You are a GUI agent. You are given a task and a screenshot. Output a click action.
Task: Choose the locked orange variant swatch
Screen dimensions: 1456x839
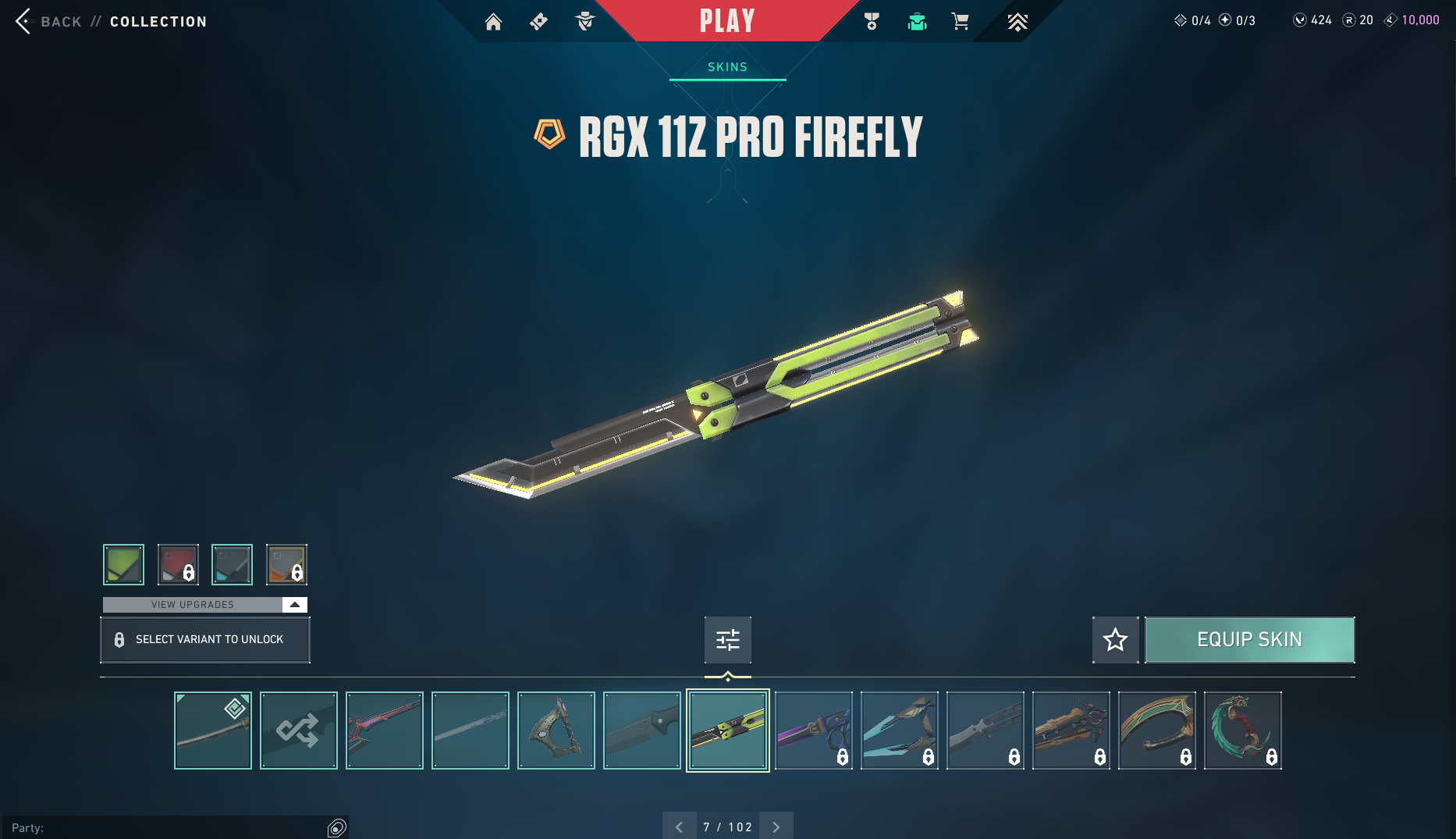(x=286, y=564)
